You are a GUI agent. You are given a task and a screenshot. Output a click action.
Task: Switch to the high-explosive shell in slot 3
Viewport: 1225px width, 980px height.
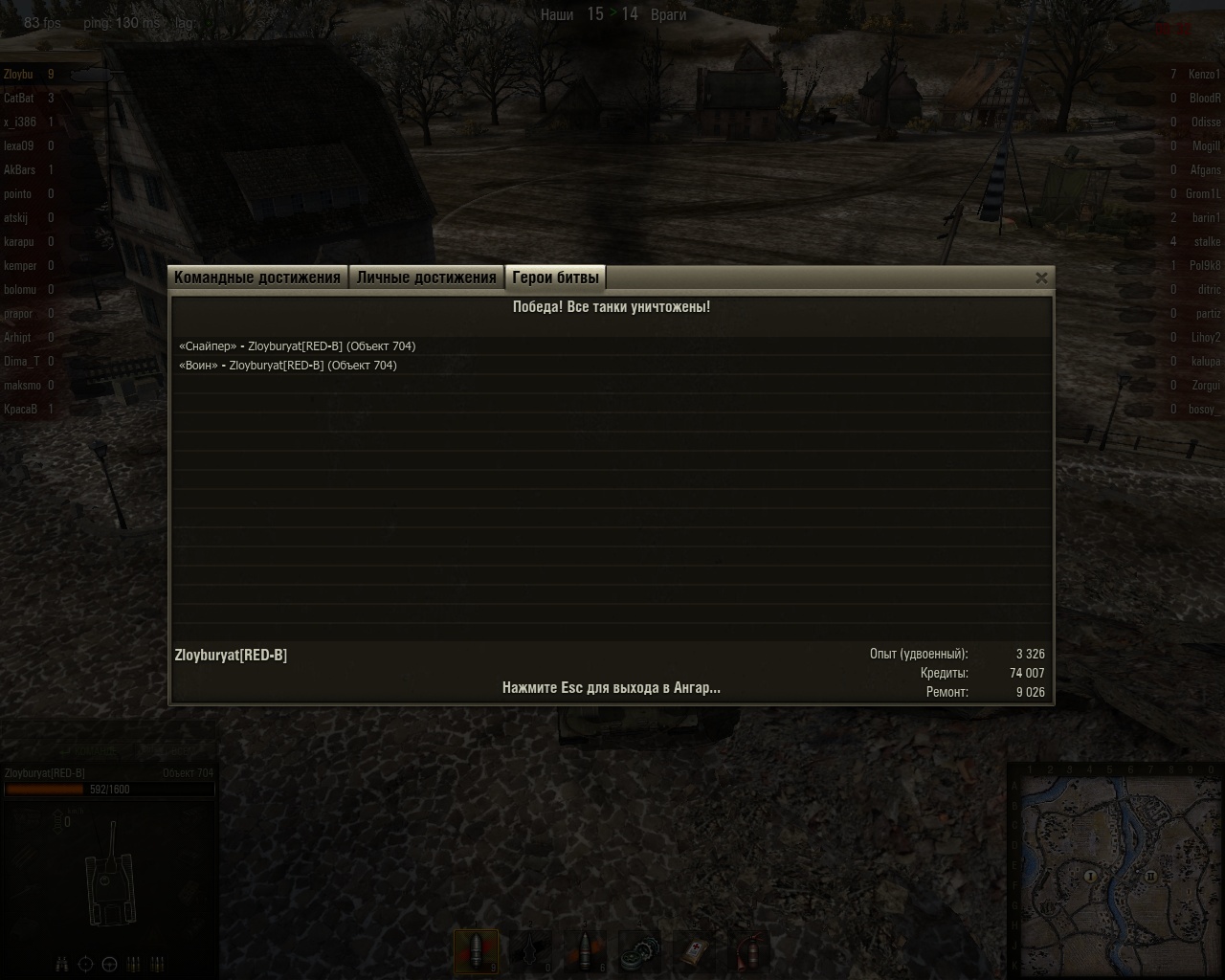(586, 951)
